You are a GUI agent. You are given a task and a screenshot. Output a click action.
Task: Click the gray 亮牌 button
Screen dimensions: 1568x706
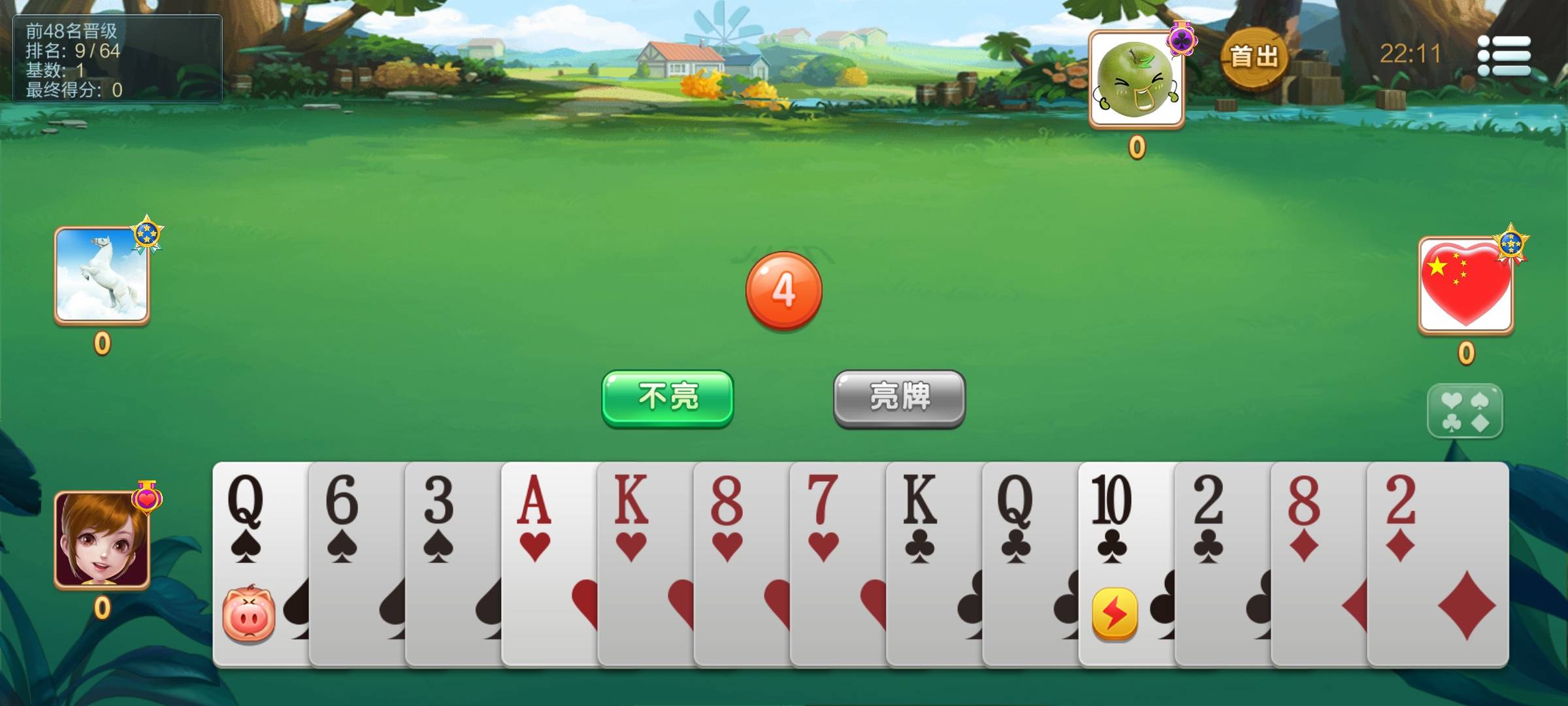tap(899, 398)
